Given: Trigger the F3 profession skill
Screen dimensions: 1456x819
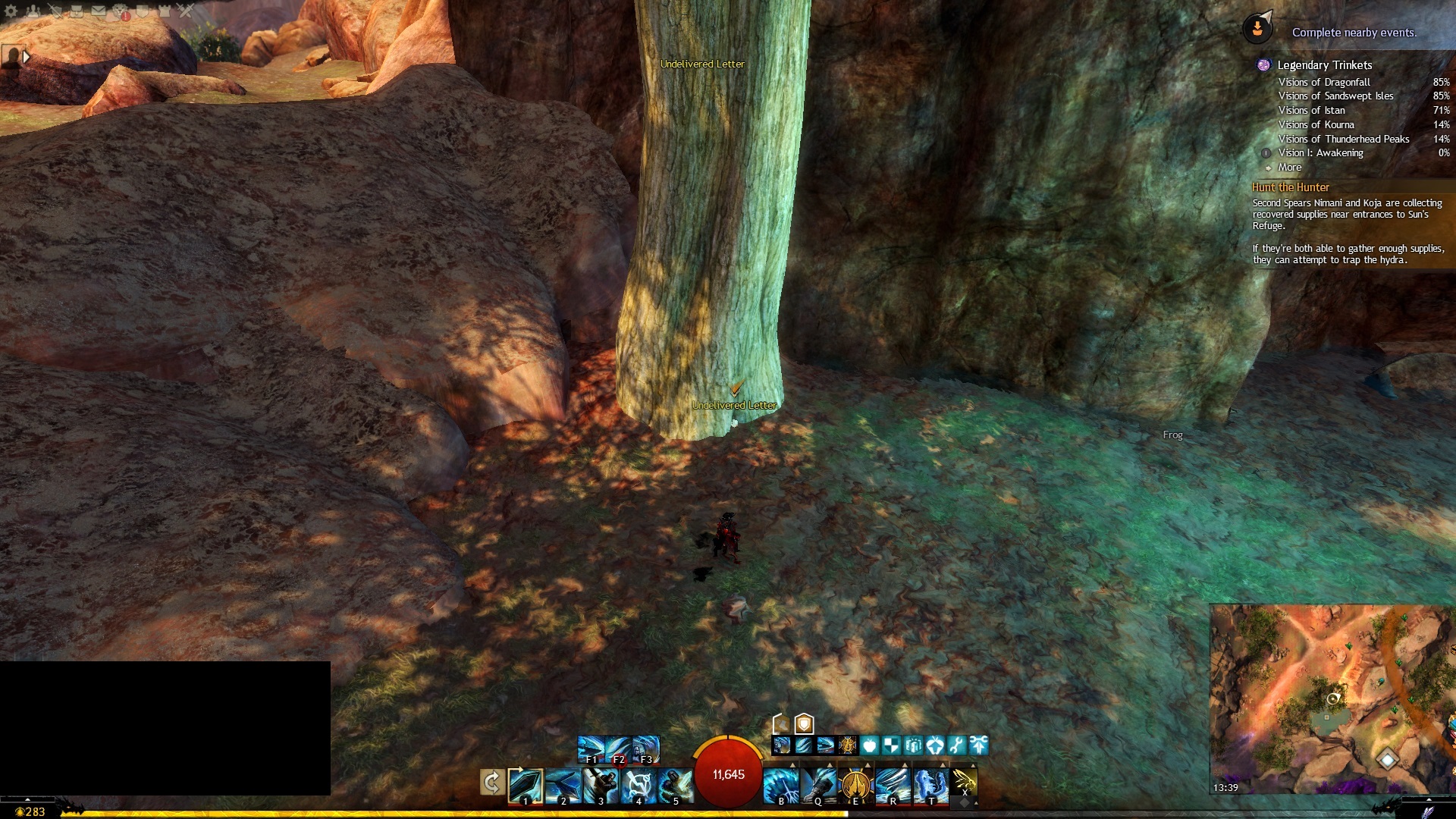Looking at the screenshot, I should coord(646,749).
